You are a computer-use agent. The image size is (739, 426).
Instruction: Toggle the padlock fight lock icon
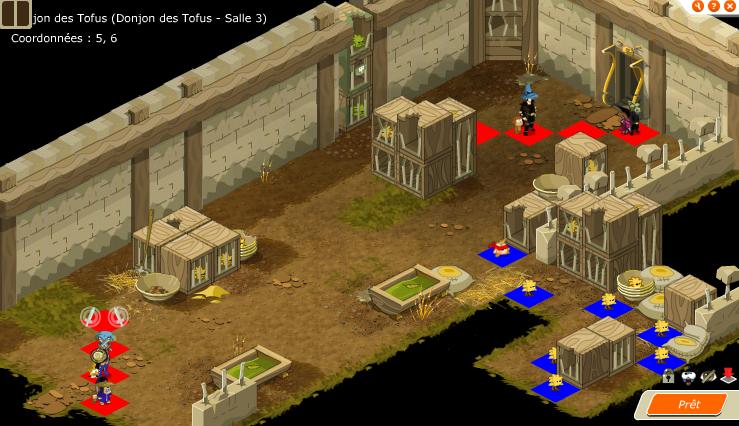pos(668,377)
